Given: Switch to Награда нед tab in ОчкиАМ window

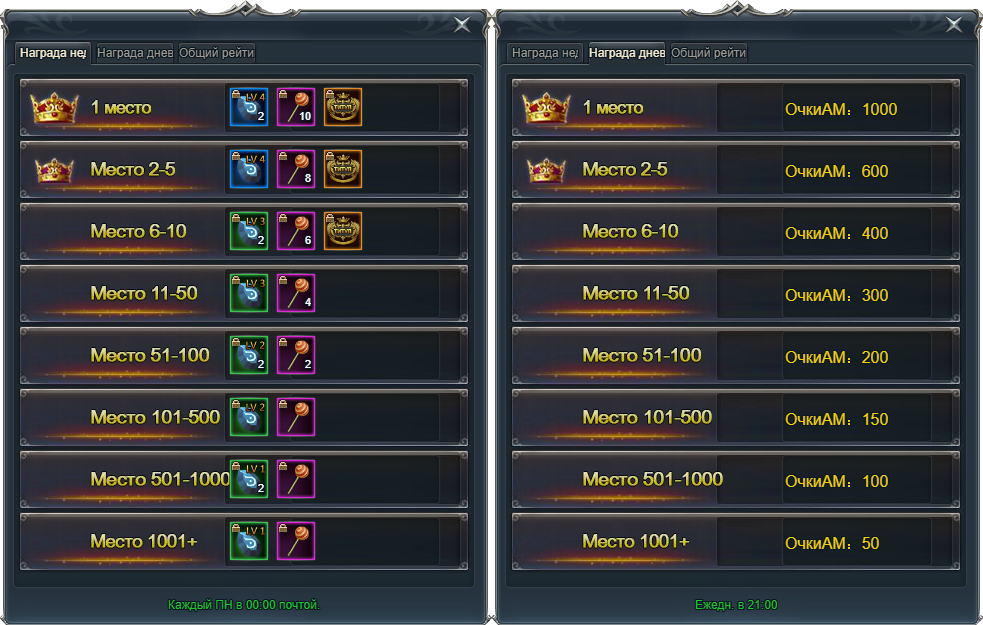Looking at the screenshot, I should click(x=545, y=53).
